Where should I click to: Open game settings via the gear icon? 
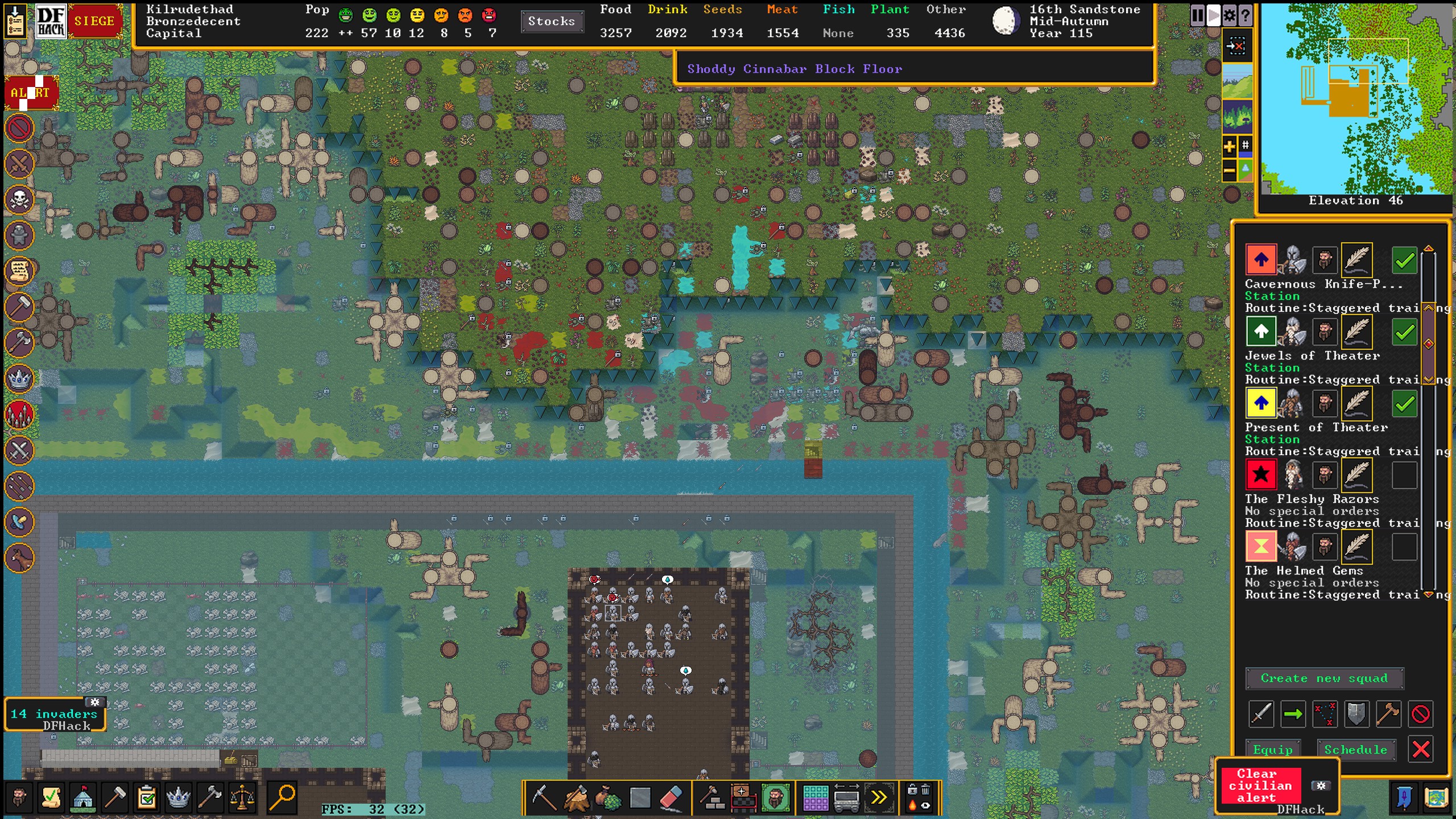[x=1229, y=15]
